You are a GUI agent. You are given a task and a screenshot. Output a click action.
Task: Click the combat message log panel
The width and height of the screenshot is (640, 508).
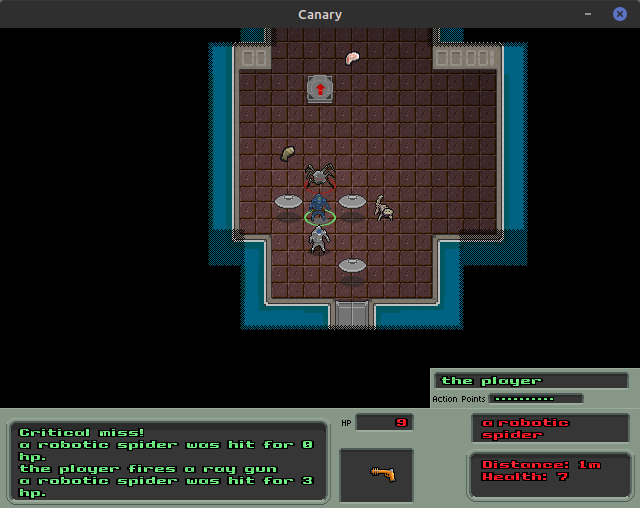tap(169, 461)
